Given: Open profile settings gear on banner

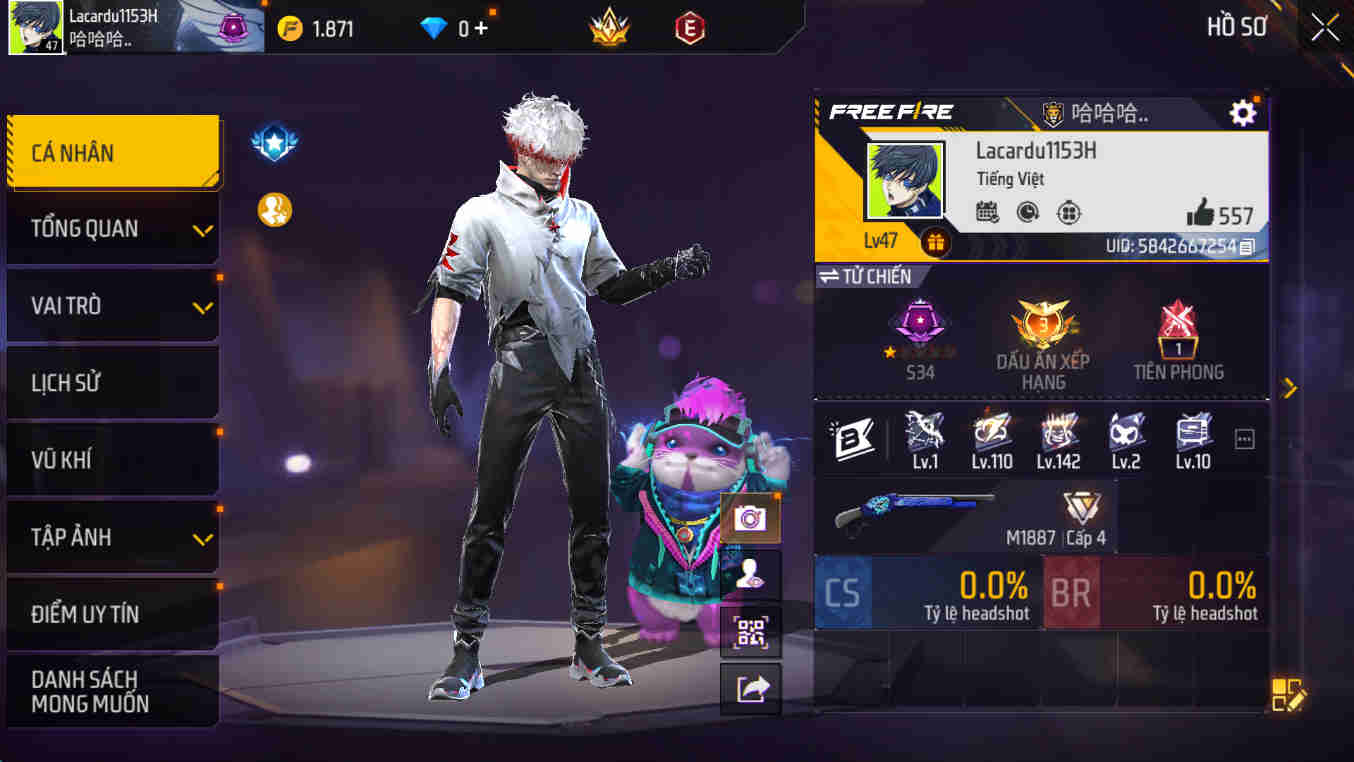Looking at the screenshot, I should tap(1242, 113).
